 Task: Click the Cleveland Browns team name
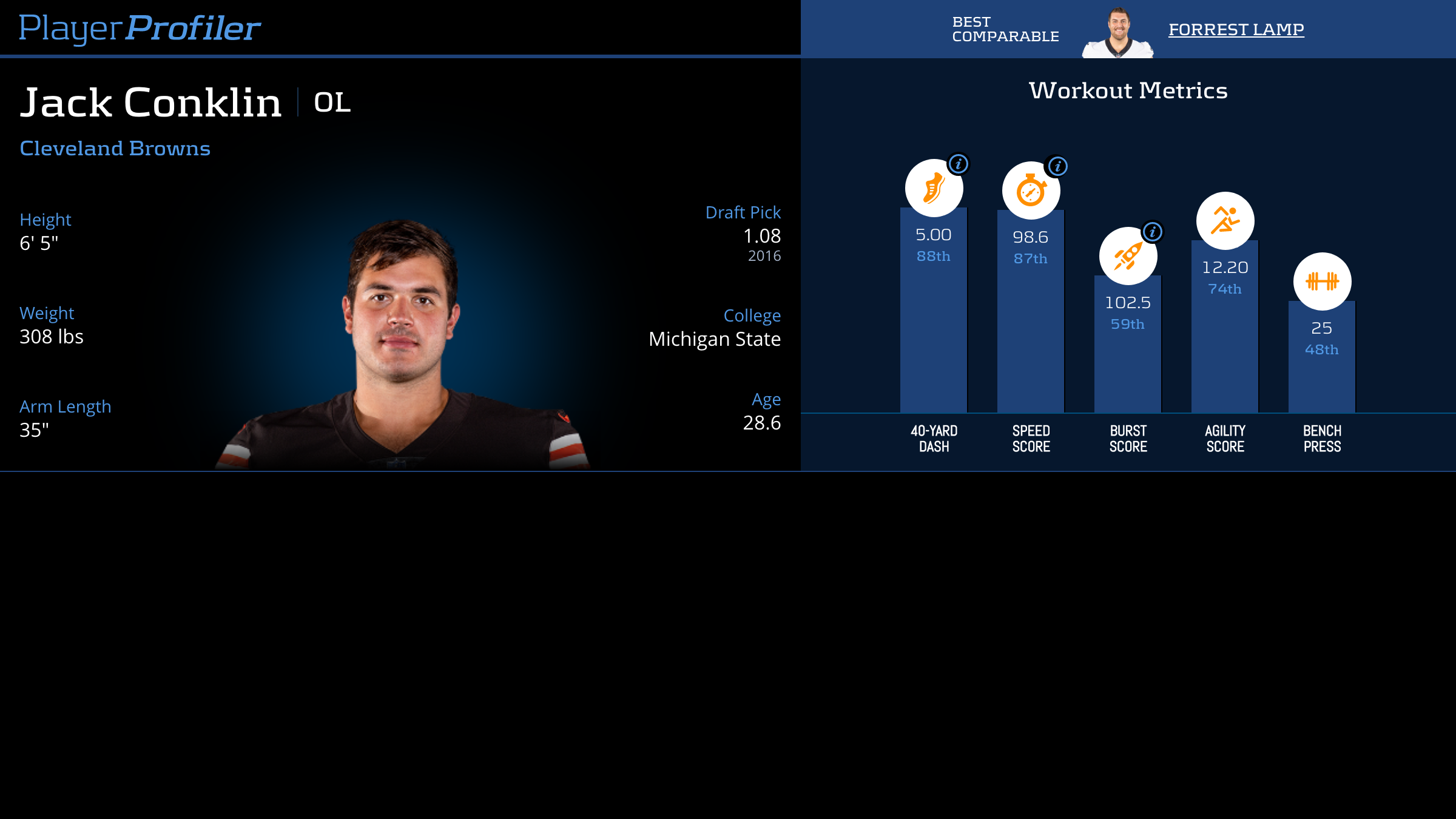(115, 149)
